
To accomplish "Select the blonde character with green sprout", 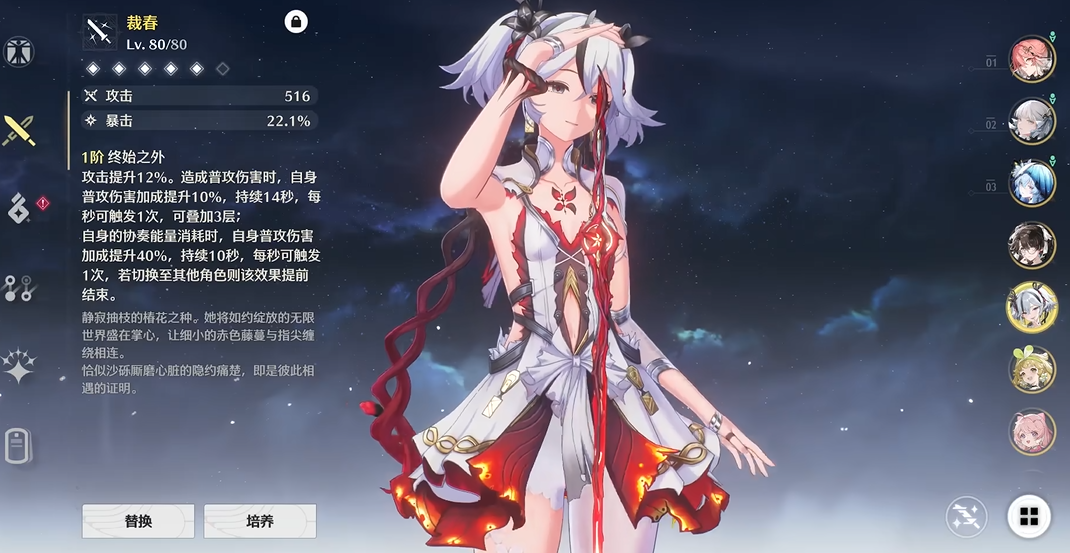I will pyautogui.click(x=1032, y=370).
